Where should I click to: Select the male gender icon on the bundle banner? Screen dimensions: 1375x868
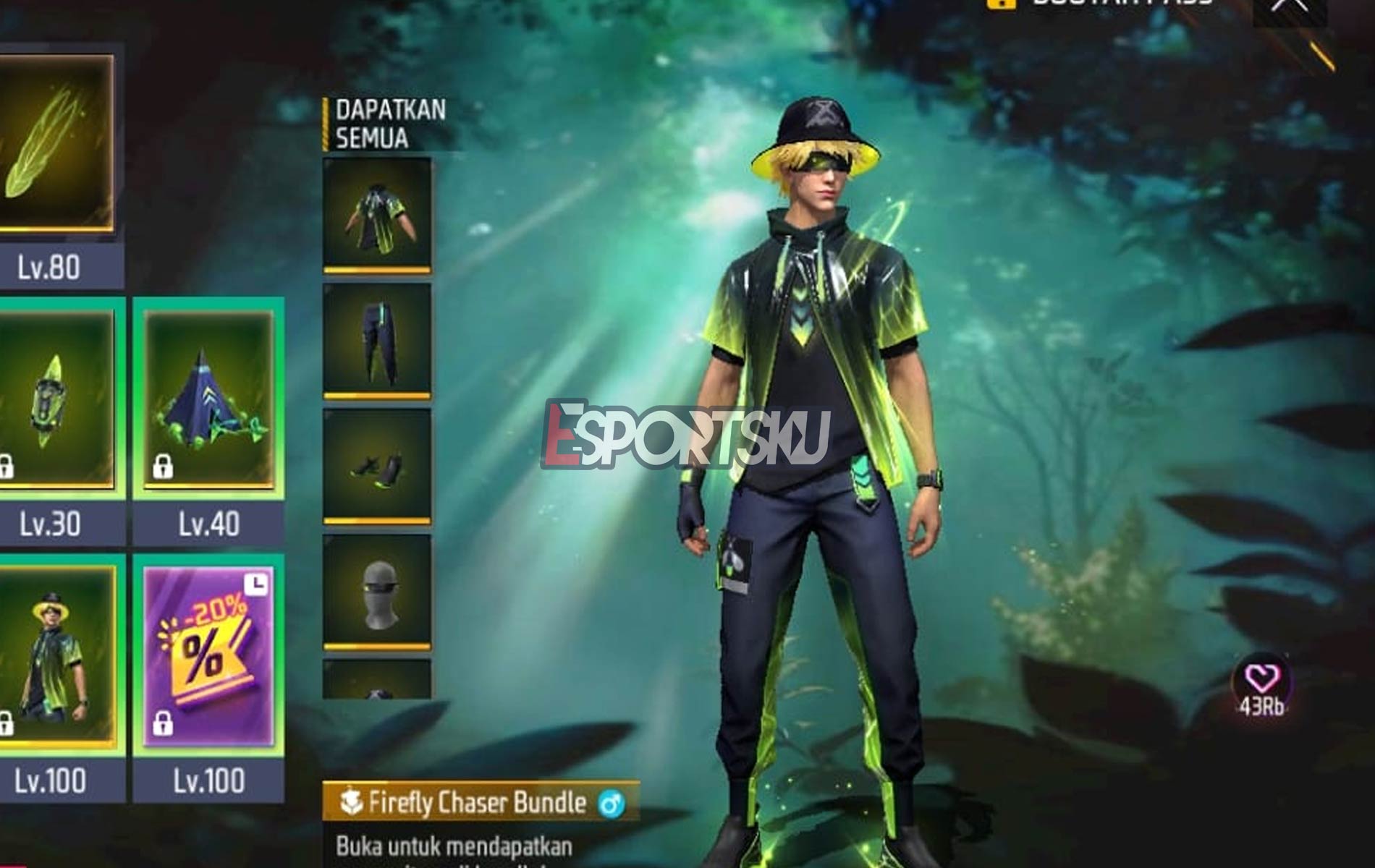pyautogui.click(x=613, y=803)
